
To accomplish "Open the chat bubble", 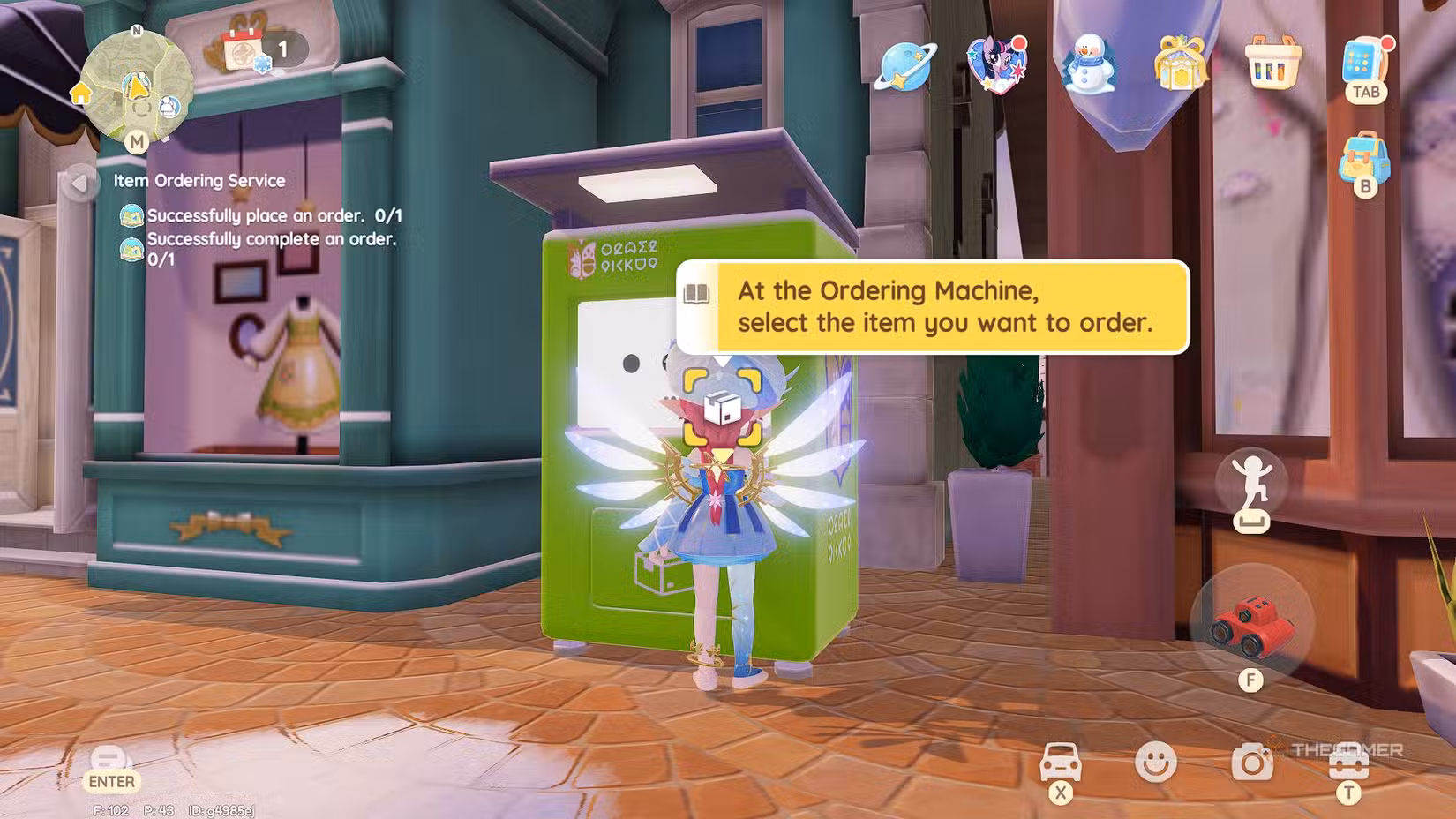I will (x=110, y=759).
